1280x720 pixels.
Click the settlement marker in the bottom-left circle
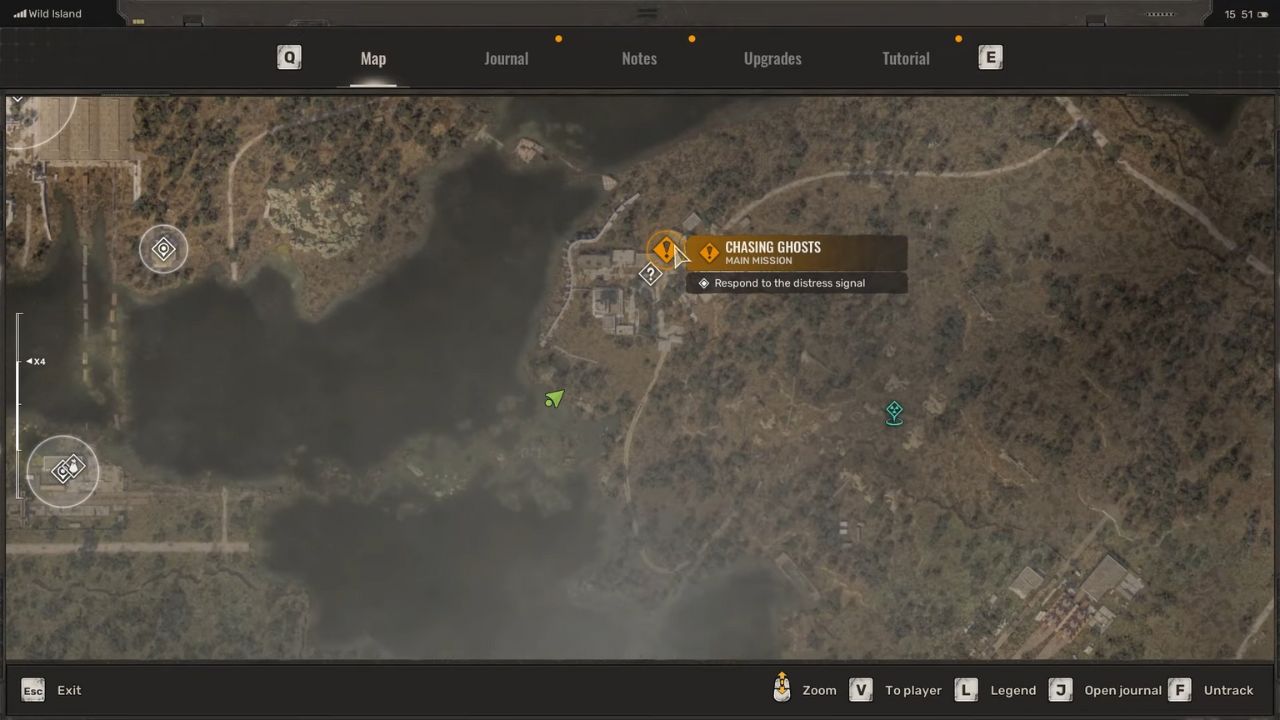pyautogui.click(x=63, y=469)
